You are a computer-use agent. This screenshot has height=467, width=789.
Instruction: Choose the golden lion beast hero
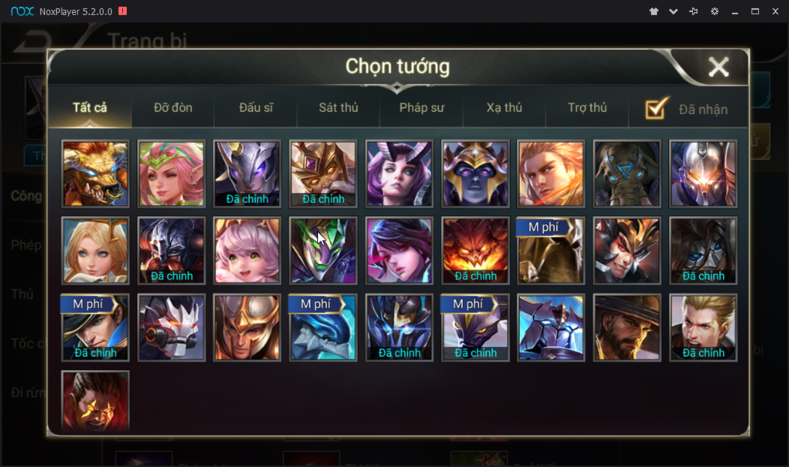[x=95, y=174]
